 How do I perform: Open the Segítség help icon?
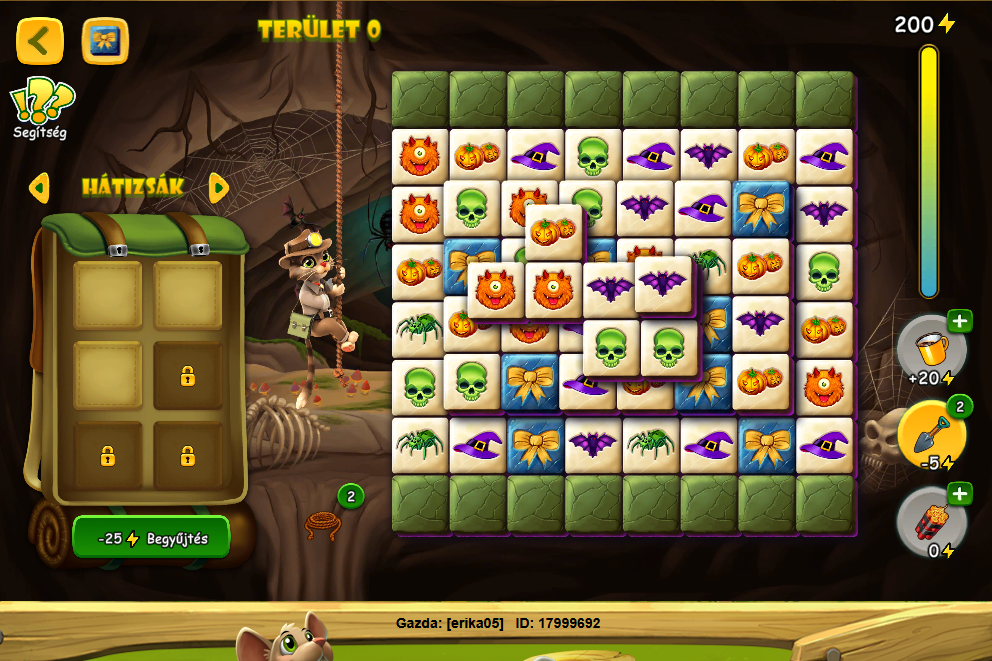41,107
